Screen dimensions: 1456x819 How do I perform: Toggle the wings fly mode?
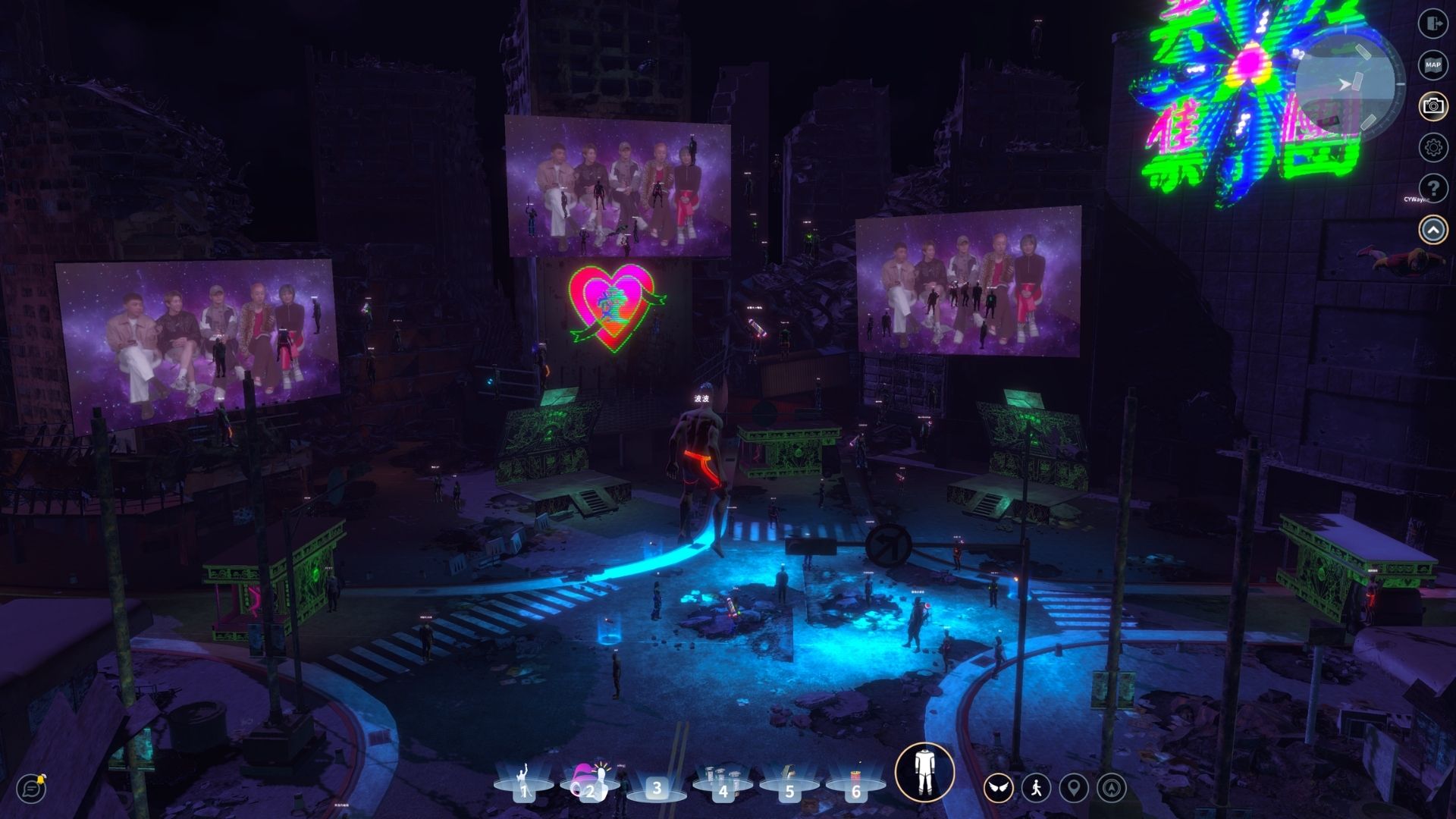pyautogui.click(x=999, y=789)
